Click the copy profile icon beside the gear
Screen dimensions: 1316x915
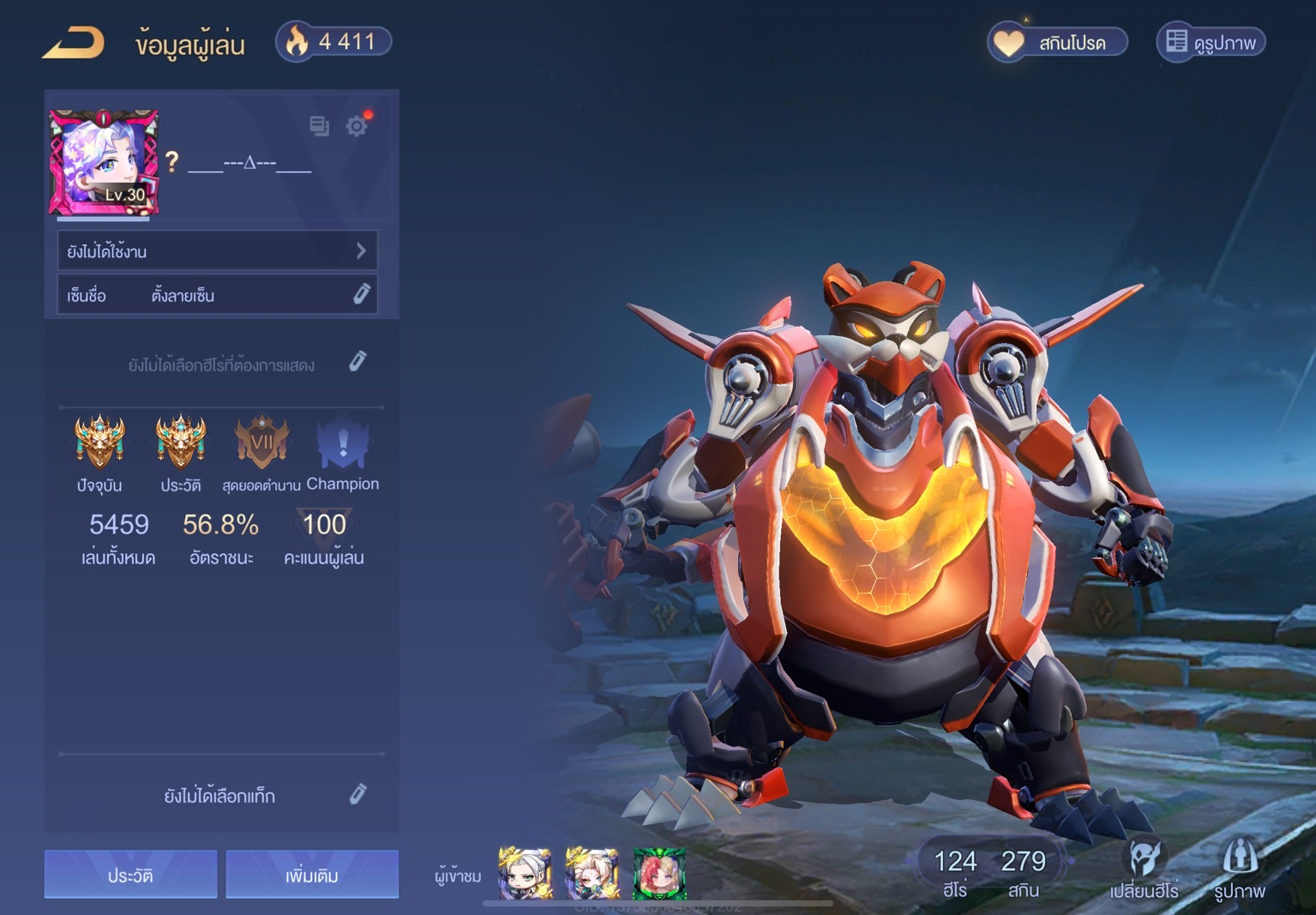tap(319, 126)
